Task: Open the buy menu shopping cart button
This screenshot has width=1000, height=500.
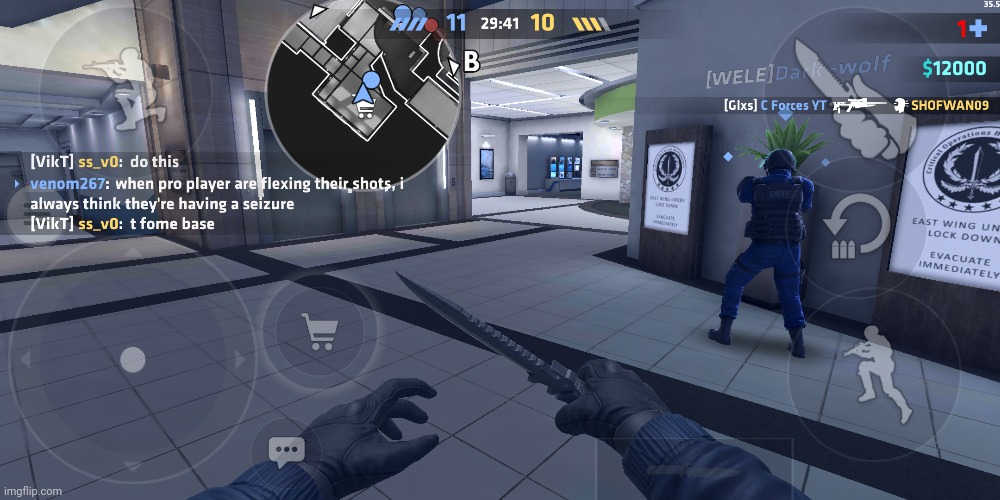Action: tap(321, 331)
